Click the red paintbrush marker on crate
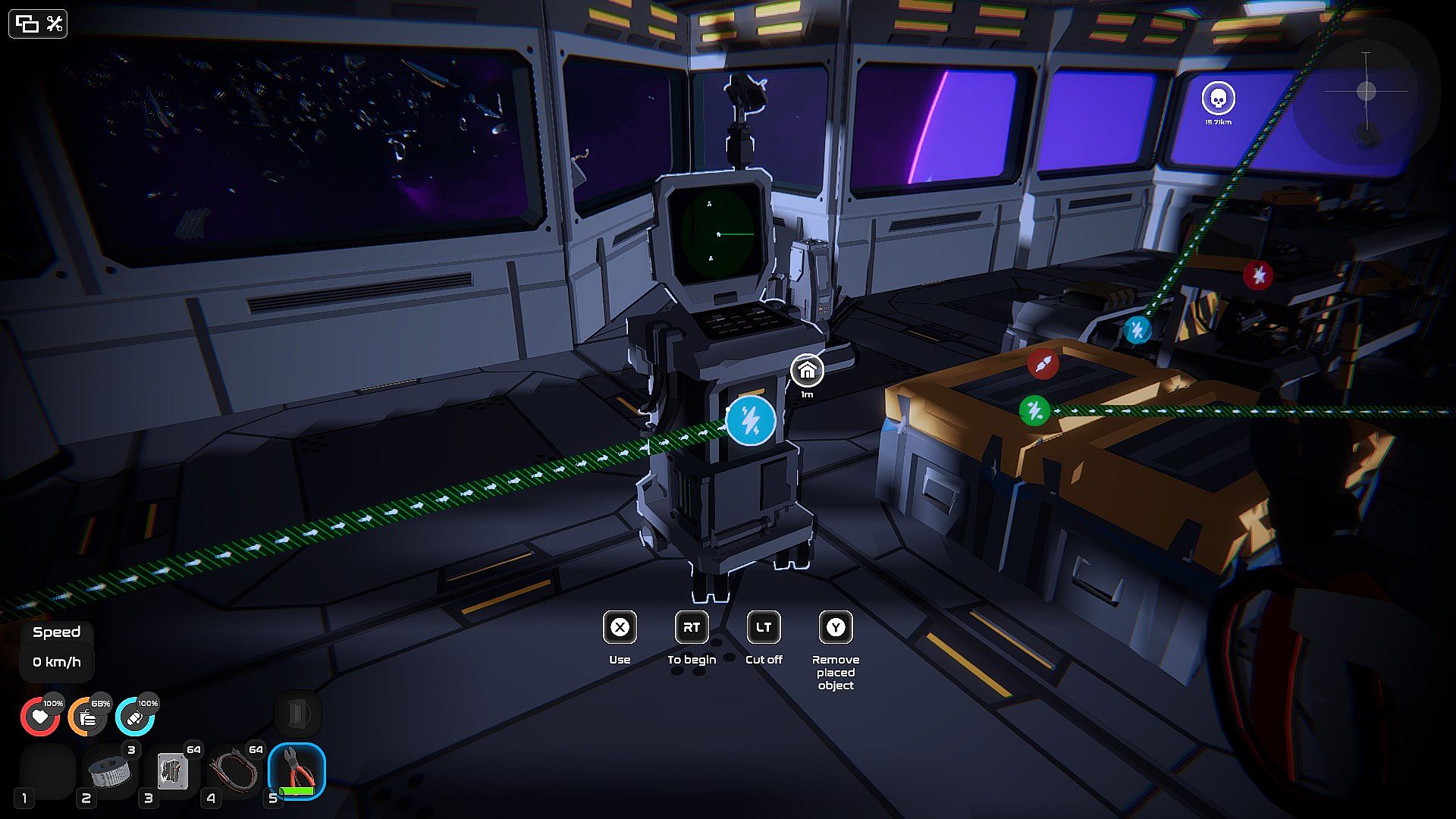Screen dimensions: 1456x819 [1043, 364]
